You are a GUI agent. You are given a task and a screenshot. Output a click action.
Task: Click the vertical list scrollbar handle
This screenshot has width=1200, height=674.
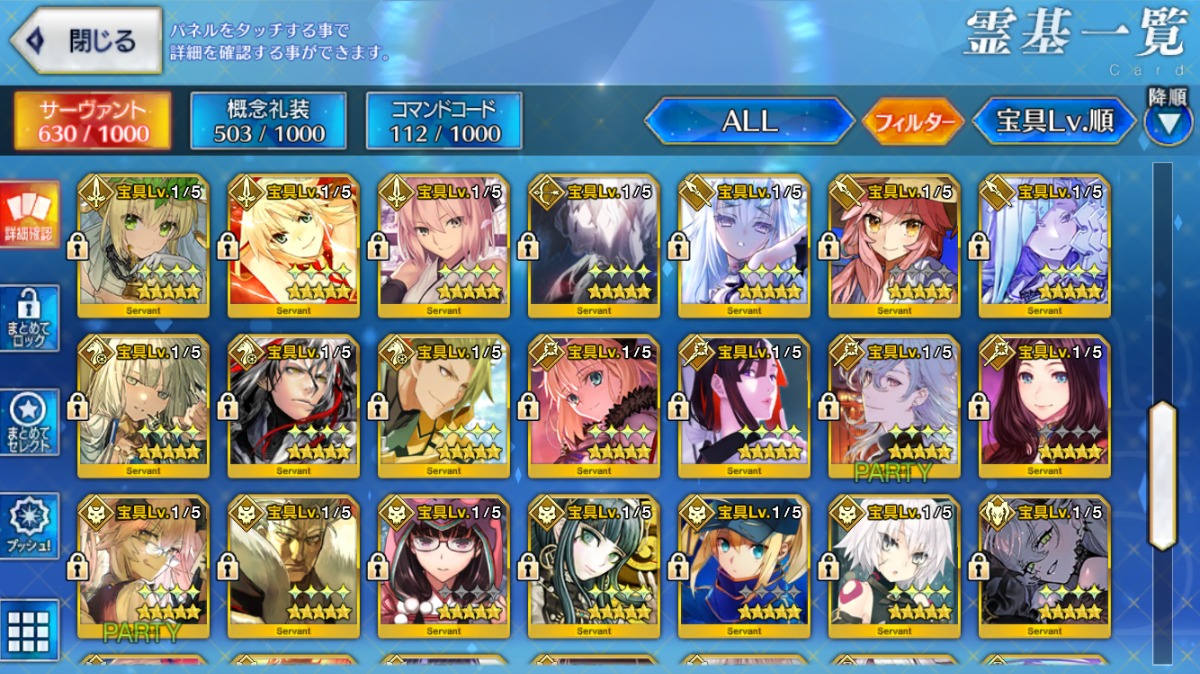[x=1162, y=475]
